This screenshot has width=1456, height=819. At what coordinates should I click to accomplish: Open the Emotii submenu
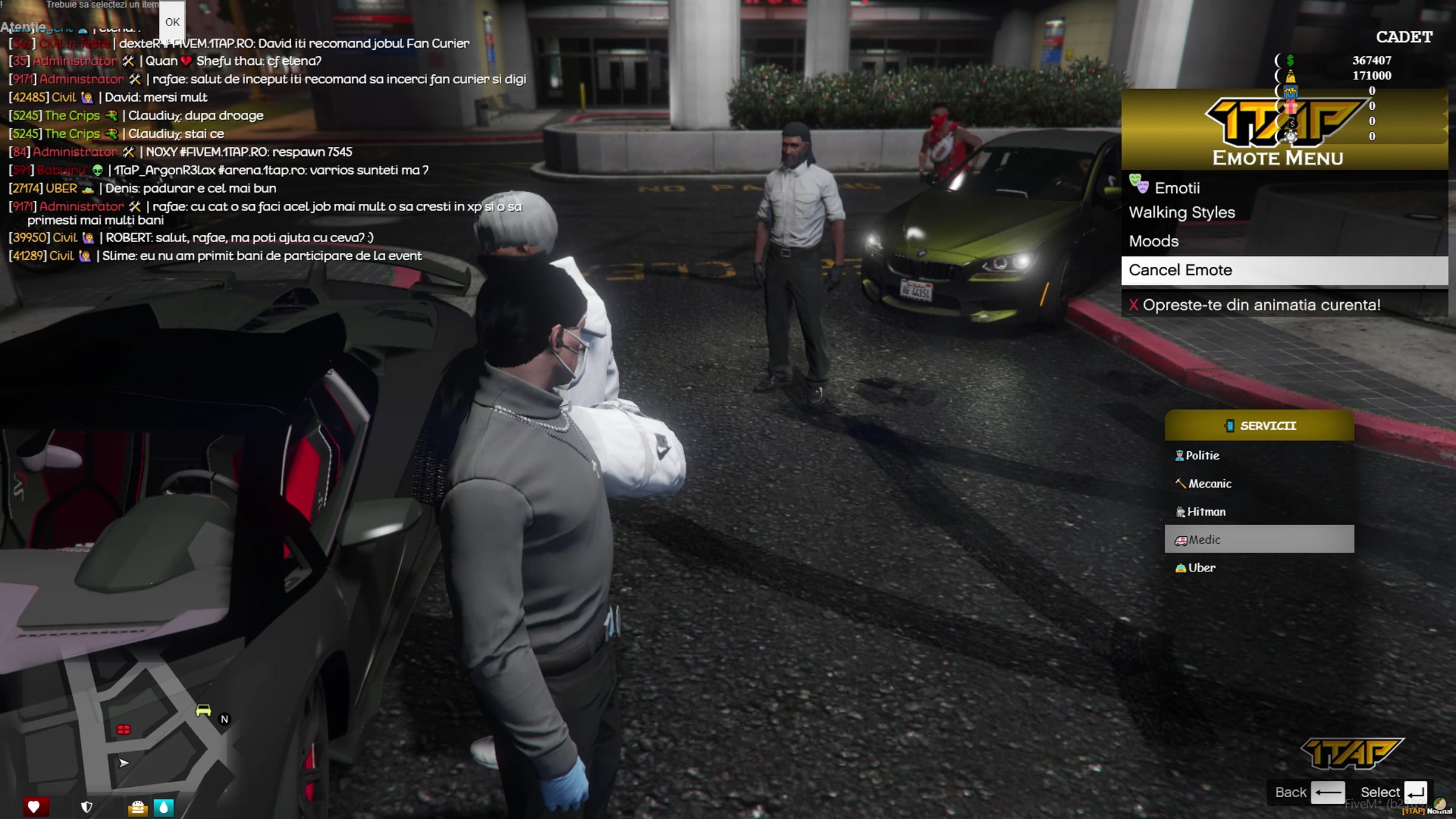(x=1177, y=188)
